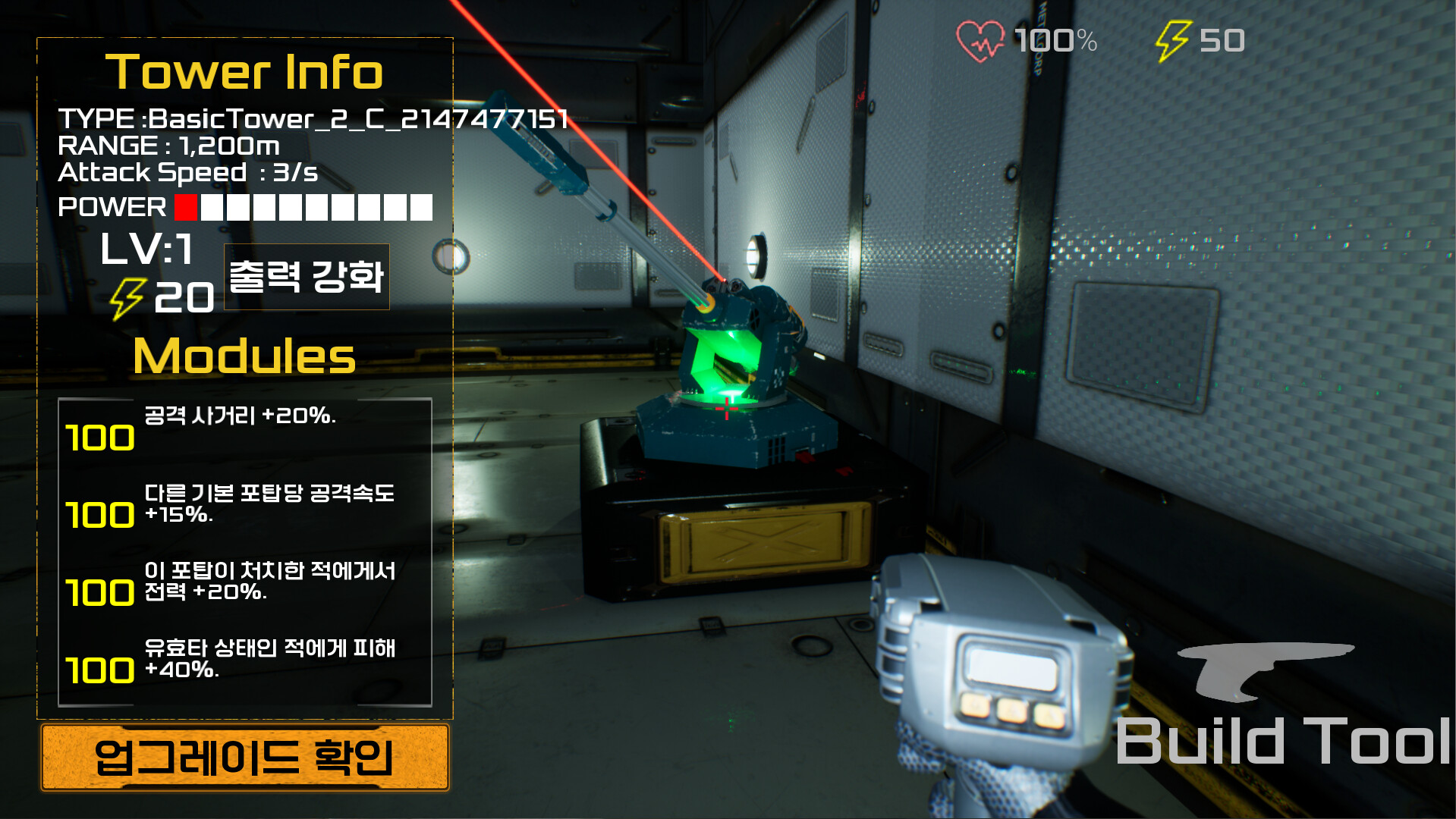Click the lightning bolt energy icon showing 20
This screenshot has height=819, width=1456.
coord(129,296)
